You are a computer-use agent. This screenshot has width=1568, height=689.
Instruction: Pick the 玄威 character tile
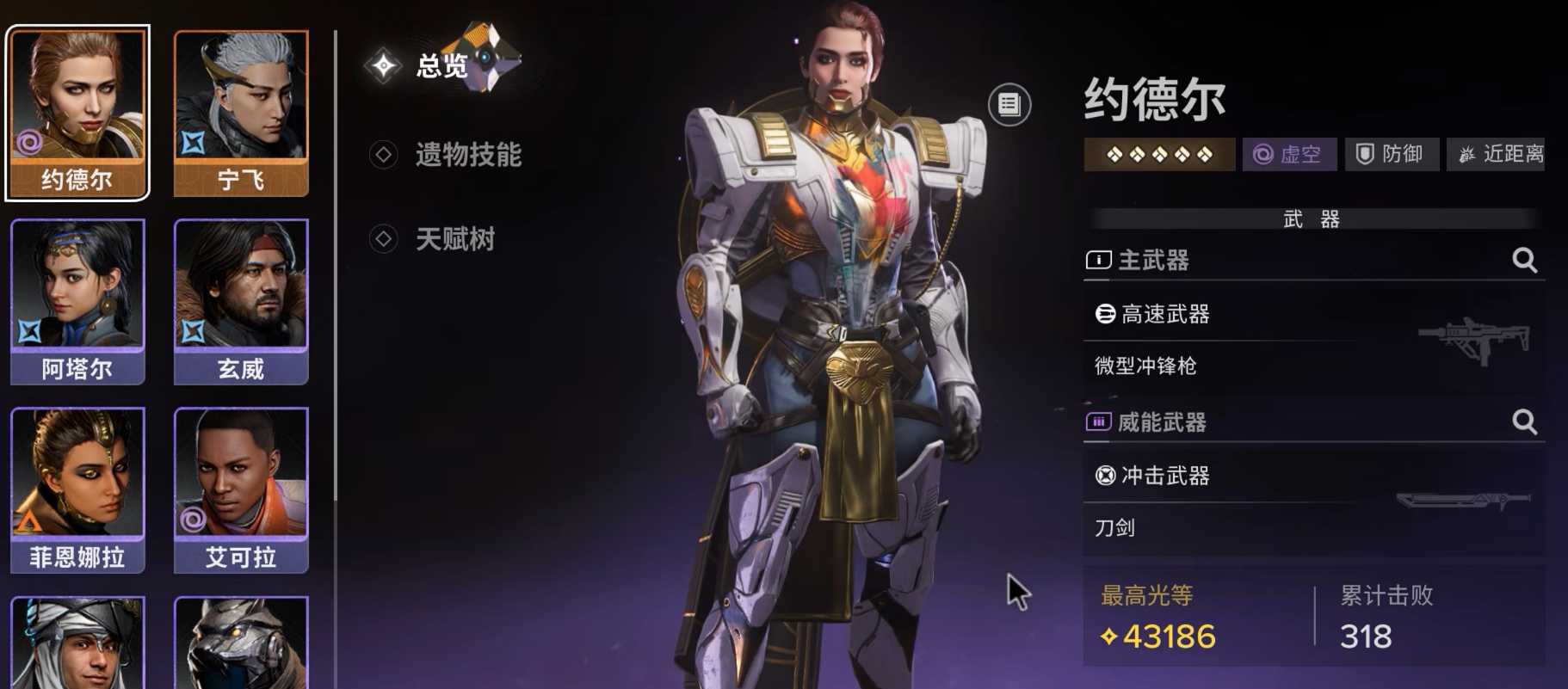(x=241, y=301)
